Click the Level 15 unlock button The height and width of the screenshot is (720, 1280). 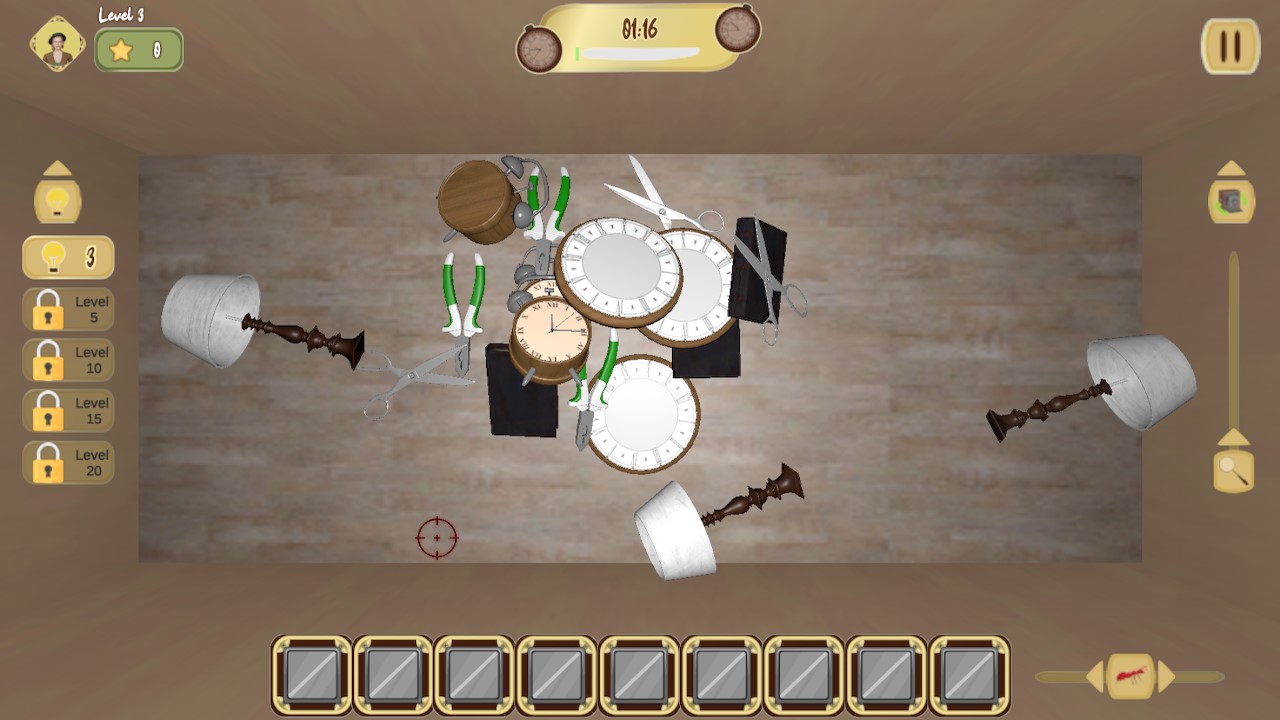click(68, 410)
